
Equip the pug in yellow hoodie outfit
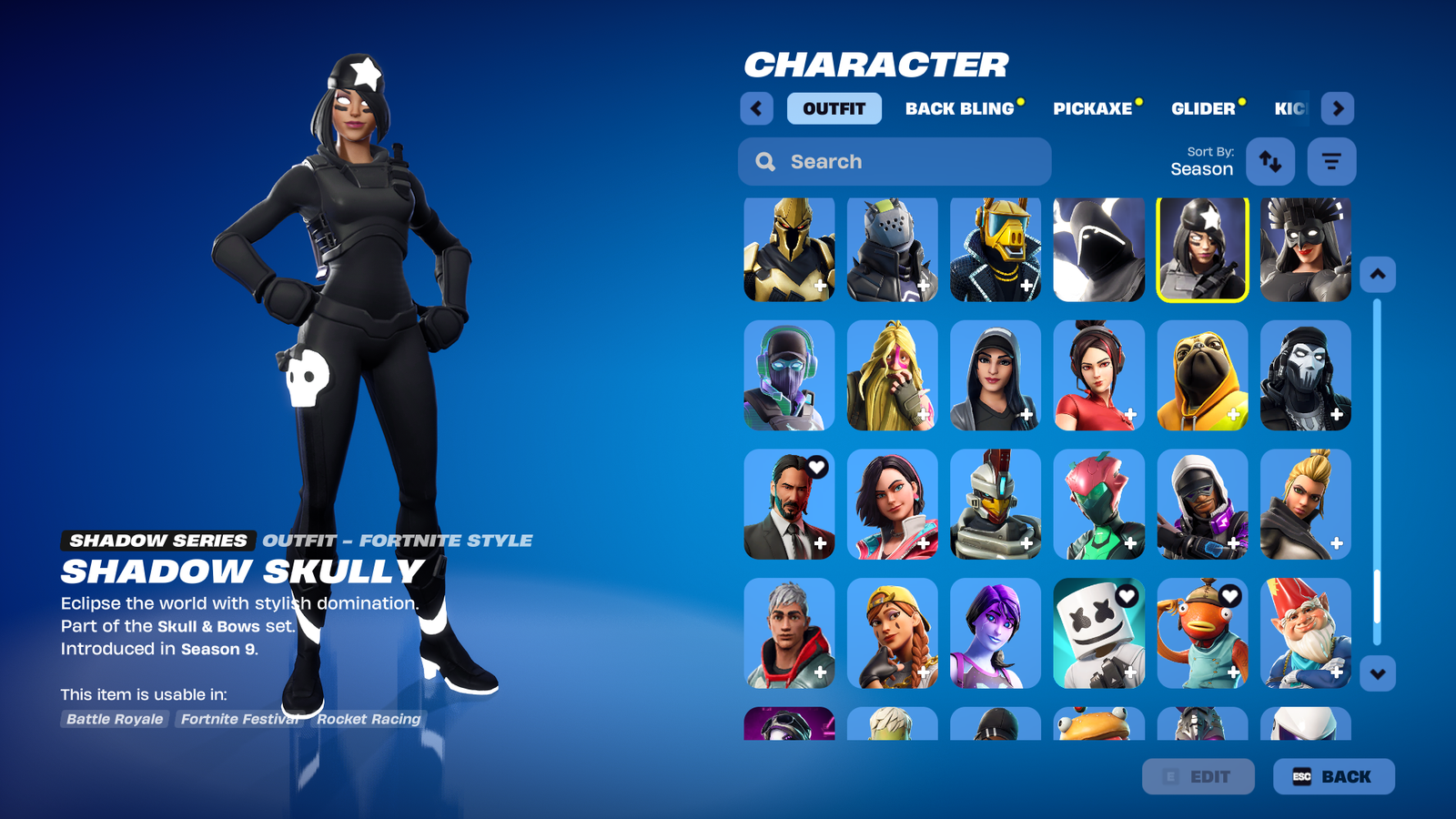(1202, 375)
